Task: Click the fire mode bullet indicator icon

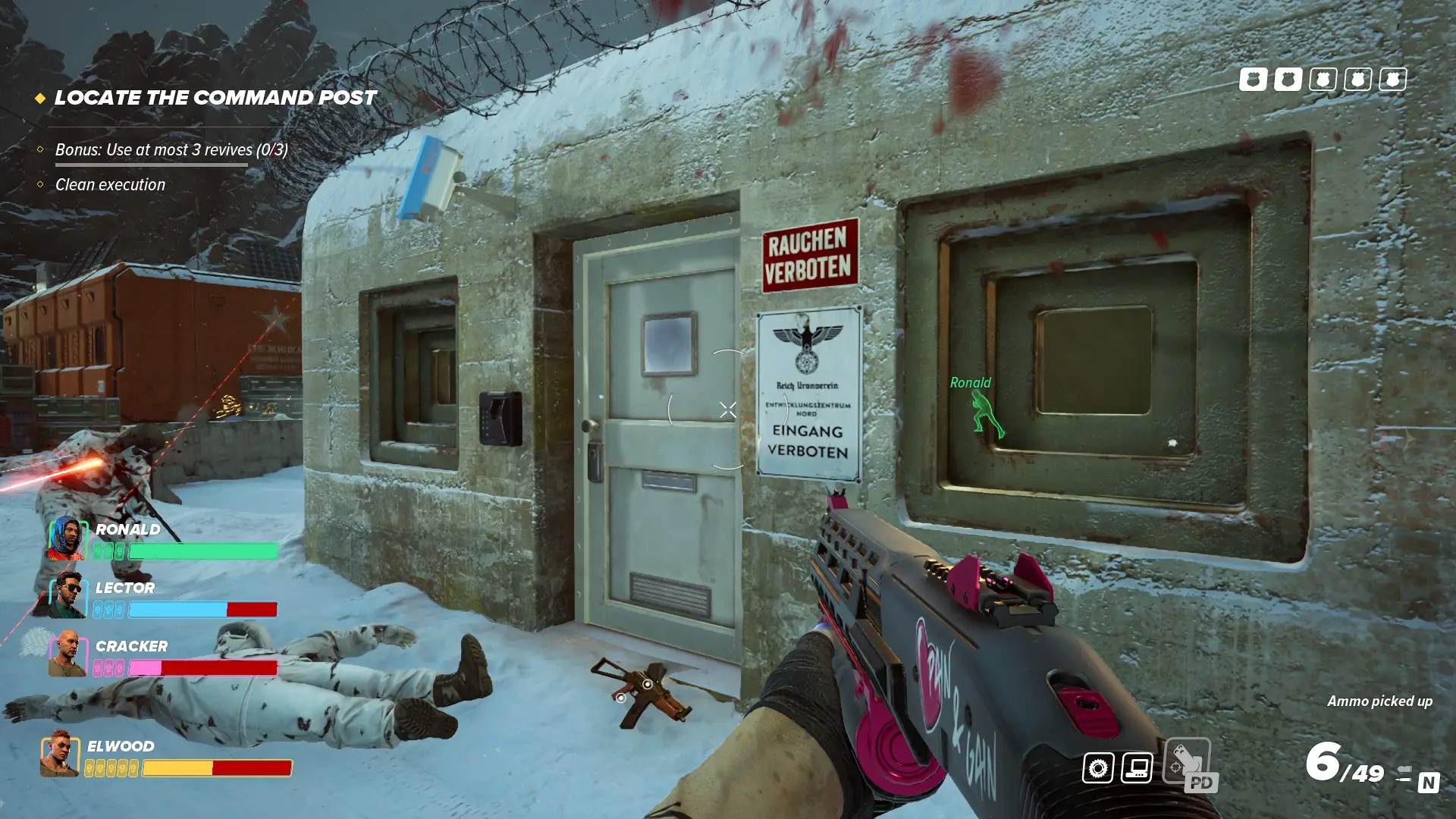Action: (1403, 773)
